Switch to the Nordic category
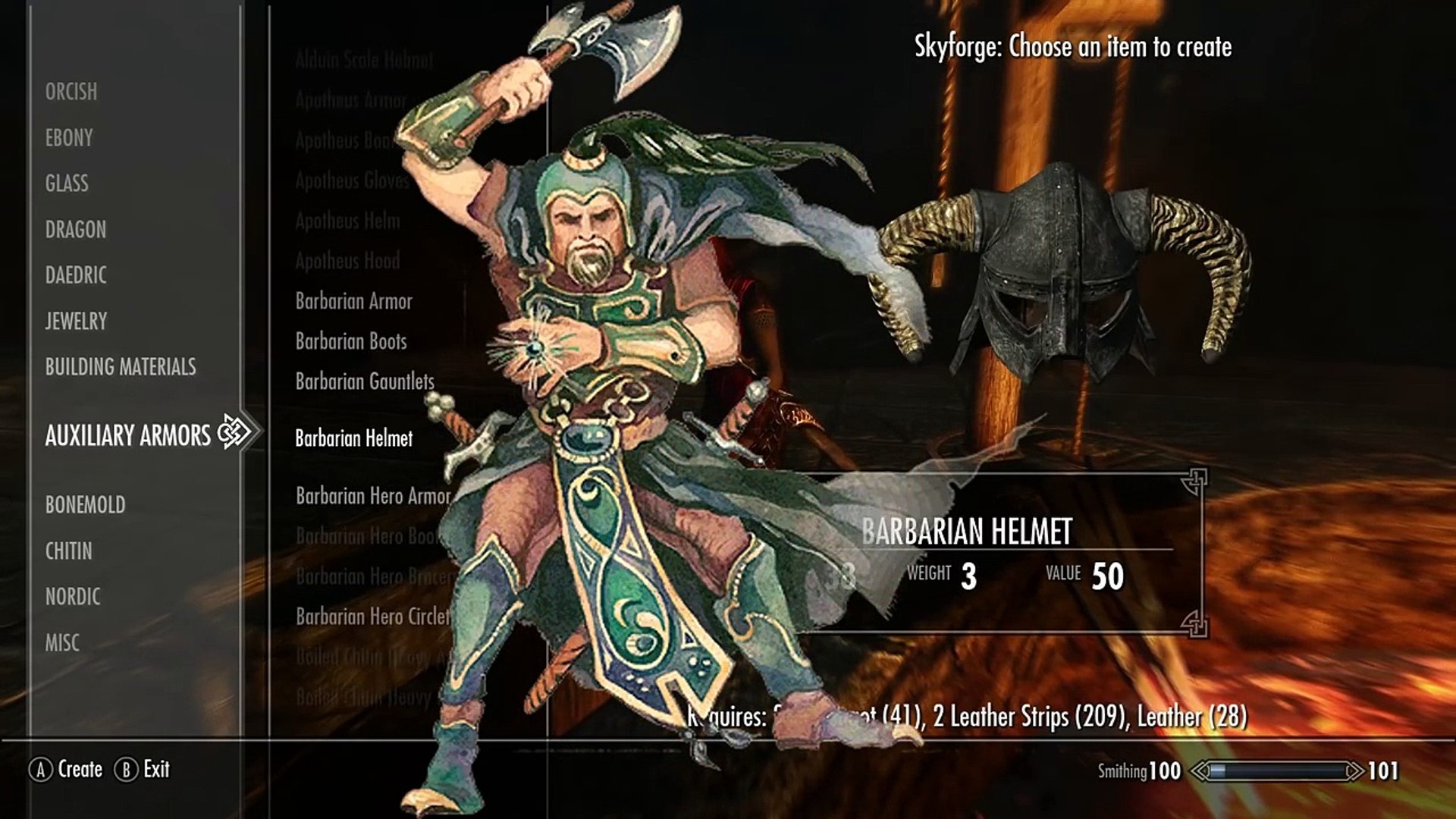Image resolution: width=1456 pixels, height=819 pixels. [x=73, y=597]
